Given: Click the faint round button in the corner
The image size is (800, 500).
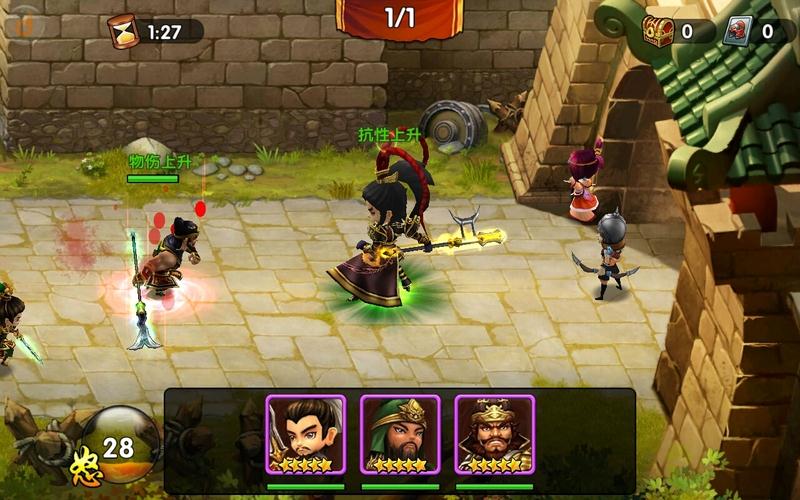Looking at the screenshot, I should point(22,20).
